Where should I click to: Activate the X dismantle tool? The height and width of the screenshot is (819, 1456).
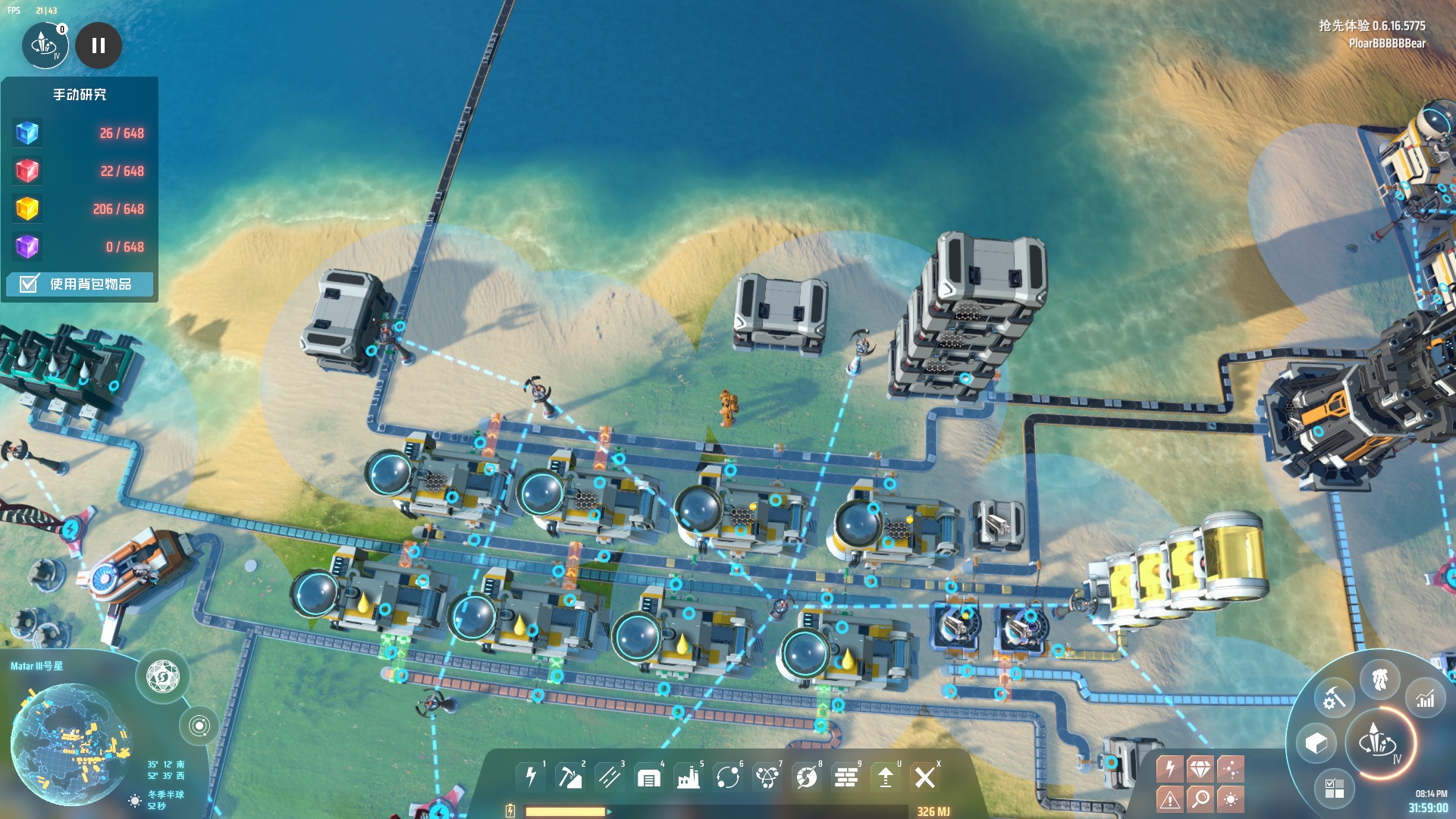925,777
